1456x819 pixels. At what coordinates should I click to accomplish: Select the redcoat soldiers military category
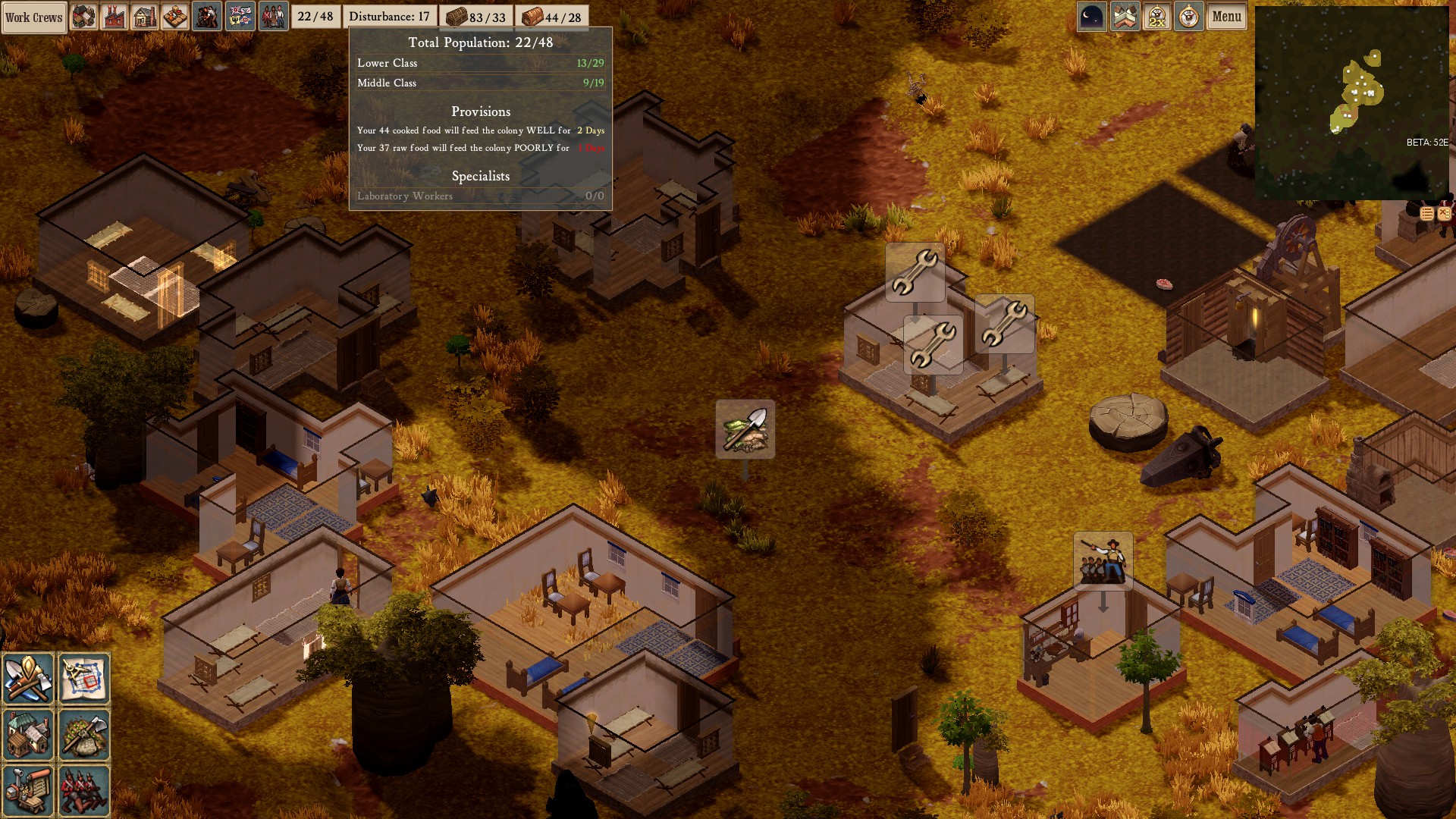(84, 790)
